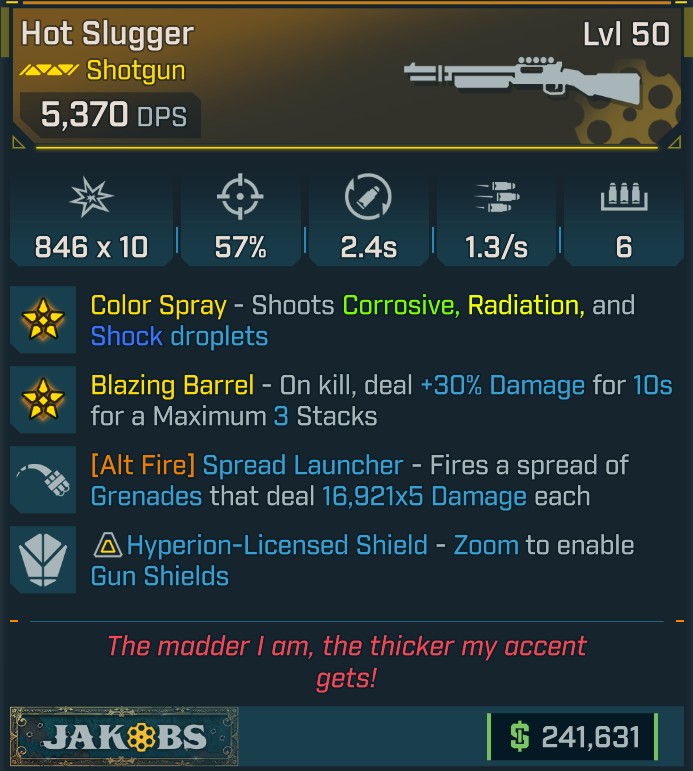Choose the Spread Launcher alt fire icon
Image resolution: width=693 pixels, height=771 pixels.
click(43, 480)
